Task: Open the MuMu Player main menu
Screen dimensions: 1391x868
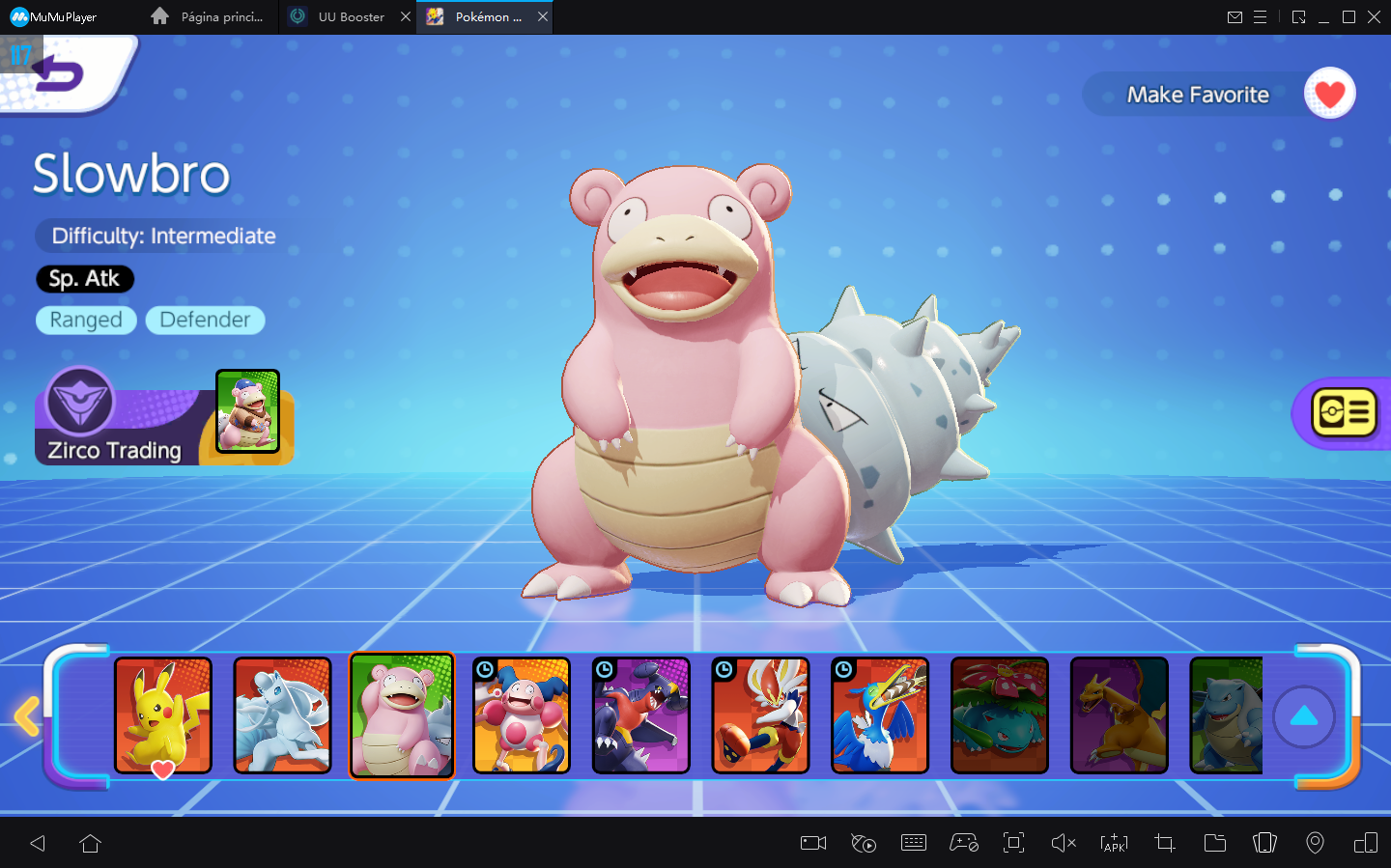Action: point(1262,16)
